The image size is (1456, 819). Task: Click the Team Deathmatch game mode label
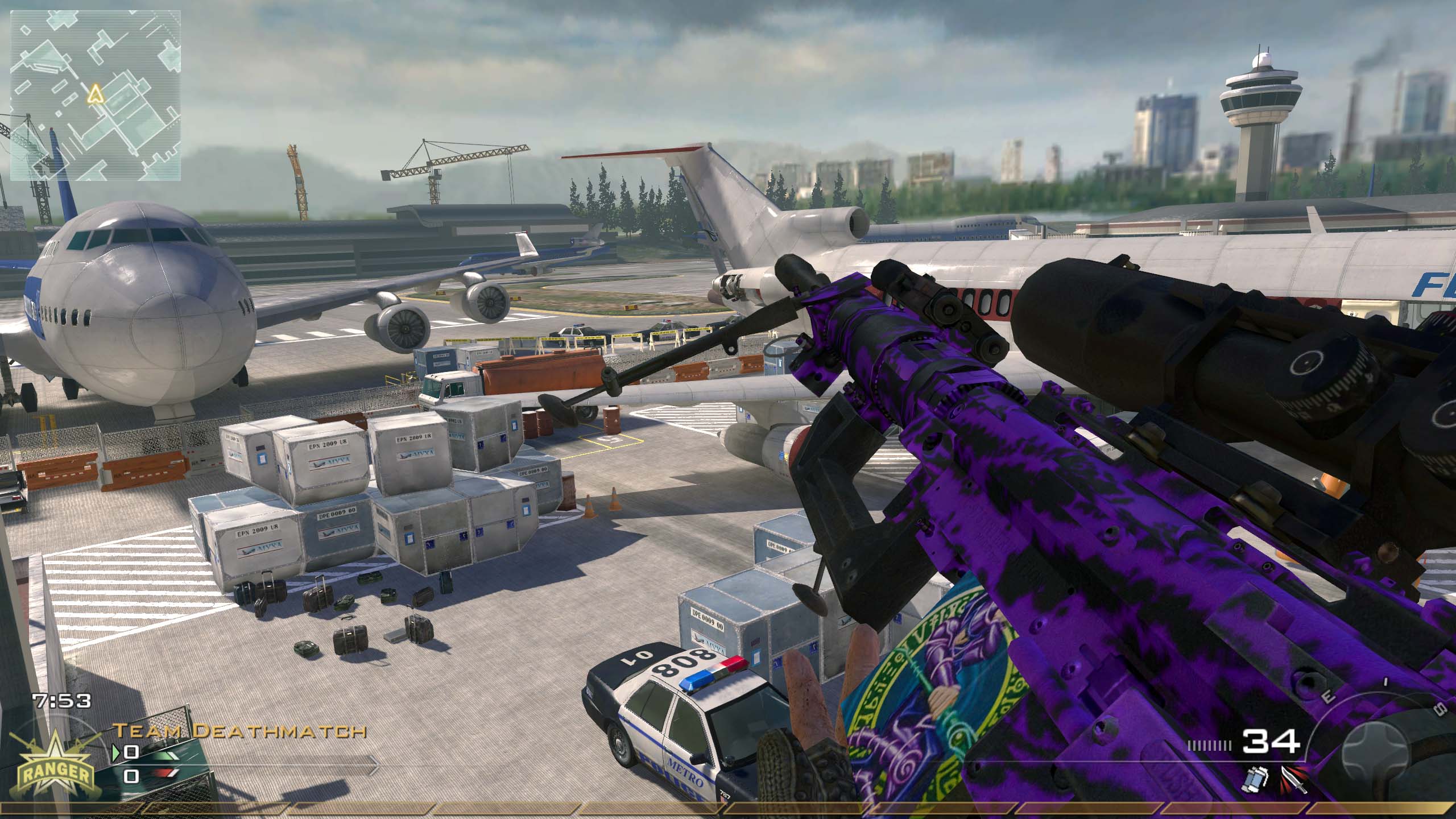pos(239,730)
